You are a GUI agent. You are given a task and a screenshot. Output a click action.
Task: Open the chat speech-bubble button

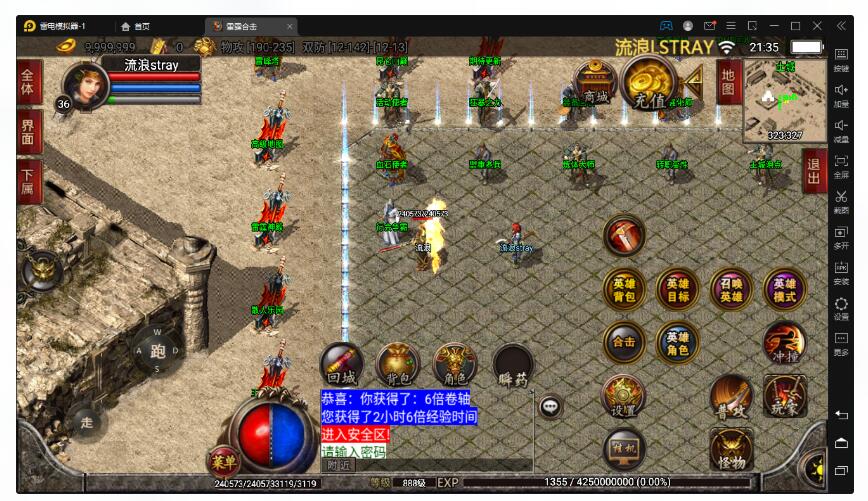click(x=550, y=406)
